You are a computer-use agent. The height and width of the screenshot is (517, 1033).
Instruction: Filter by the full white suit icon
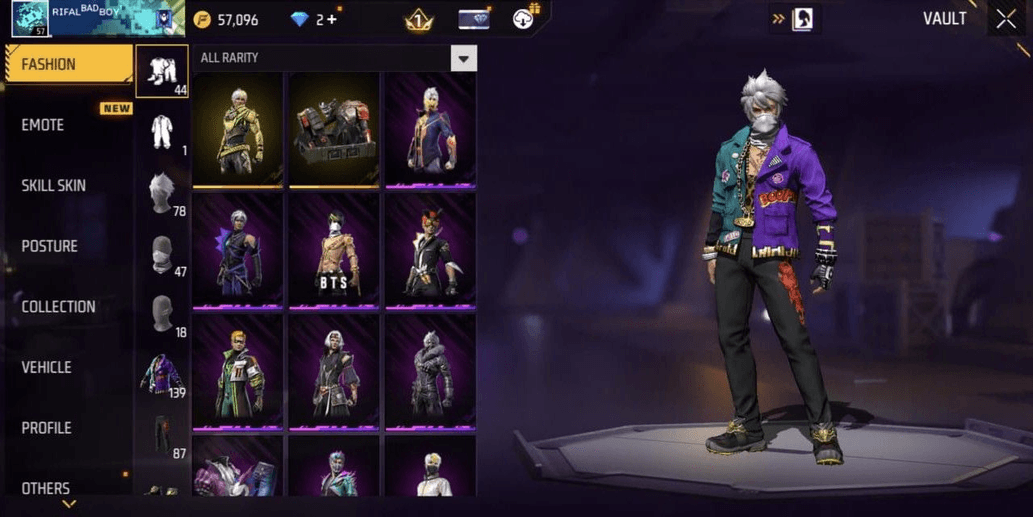(x=161, y=132)
